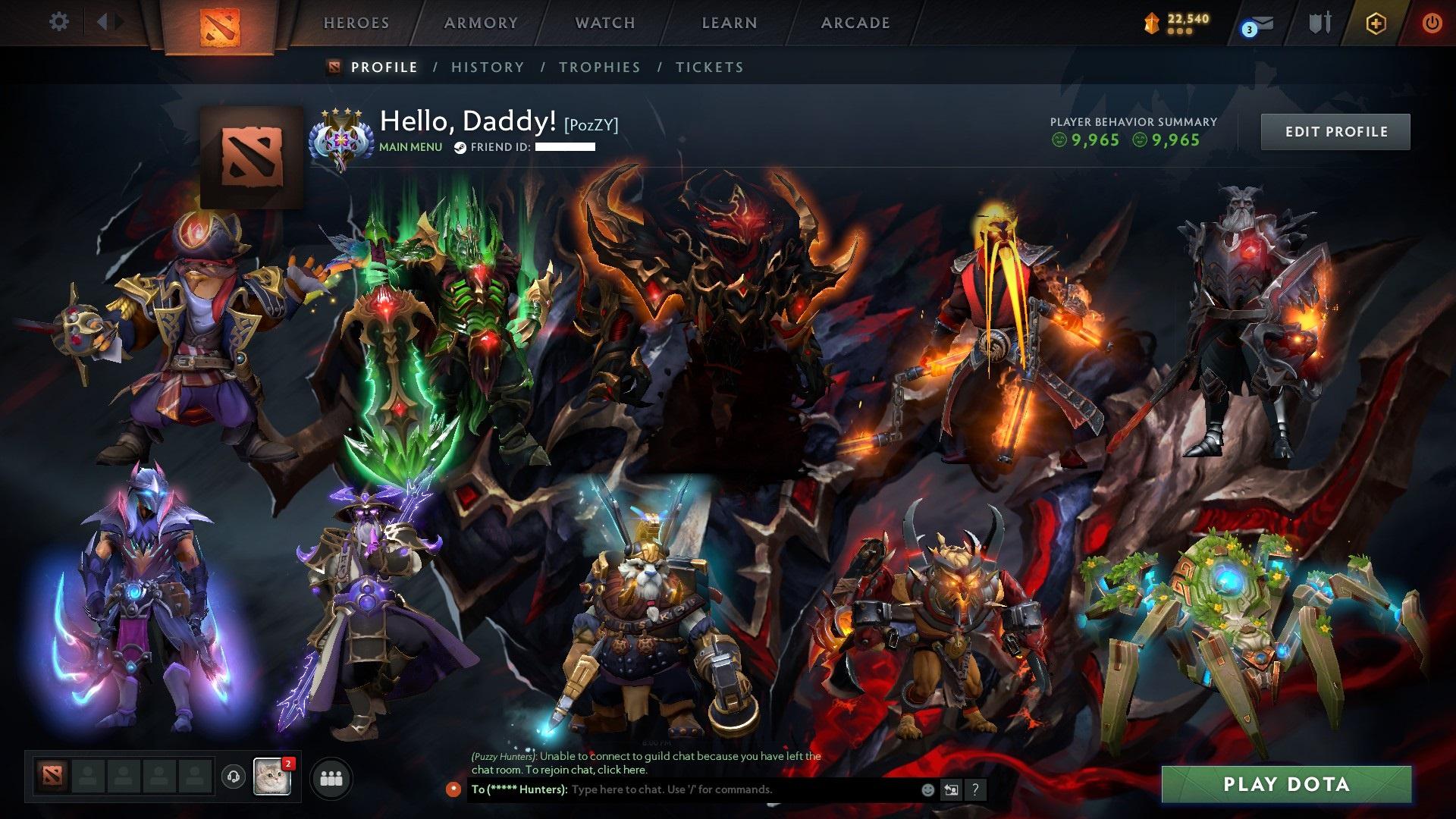Click the red power button
The width and height of the screenshot is (1456, 819).
click(x=1432, y=23)
